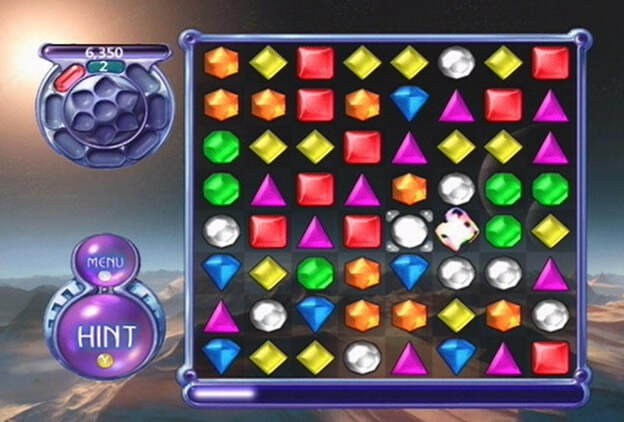The height and width of the screenshot is (422, 624).
Task: Open the MENU button
Action: coord(104,263)
